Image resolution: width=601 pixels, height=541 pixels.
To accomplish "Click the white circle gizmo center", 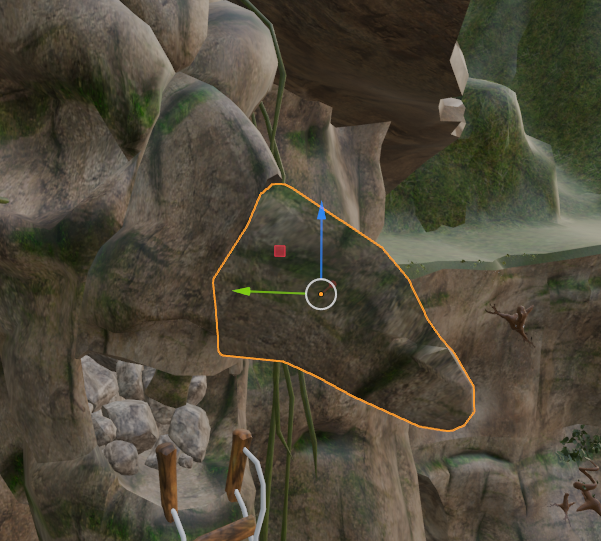I will tap(321, 294).
